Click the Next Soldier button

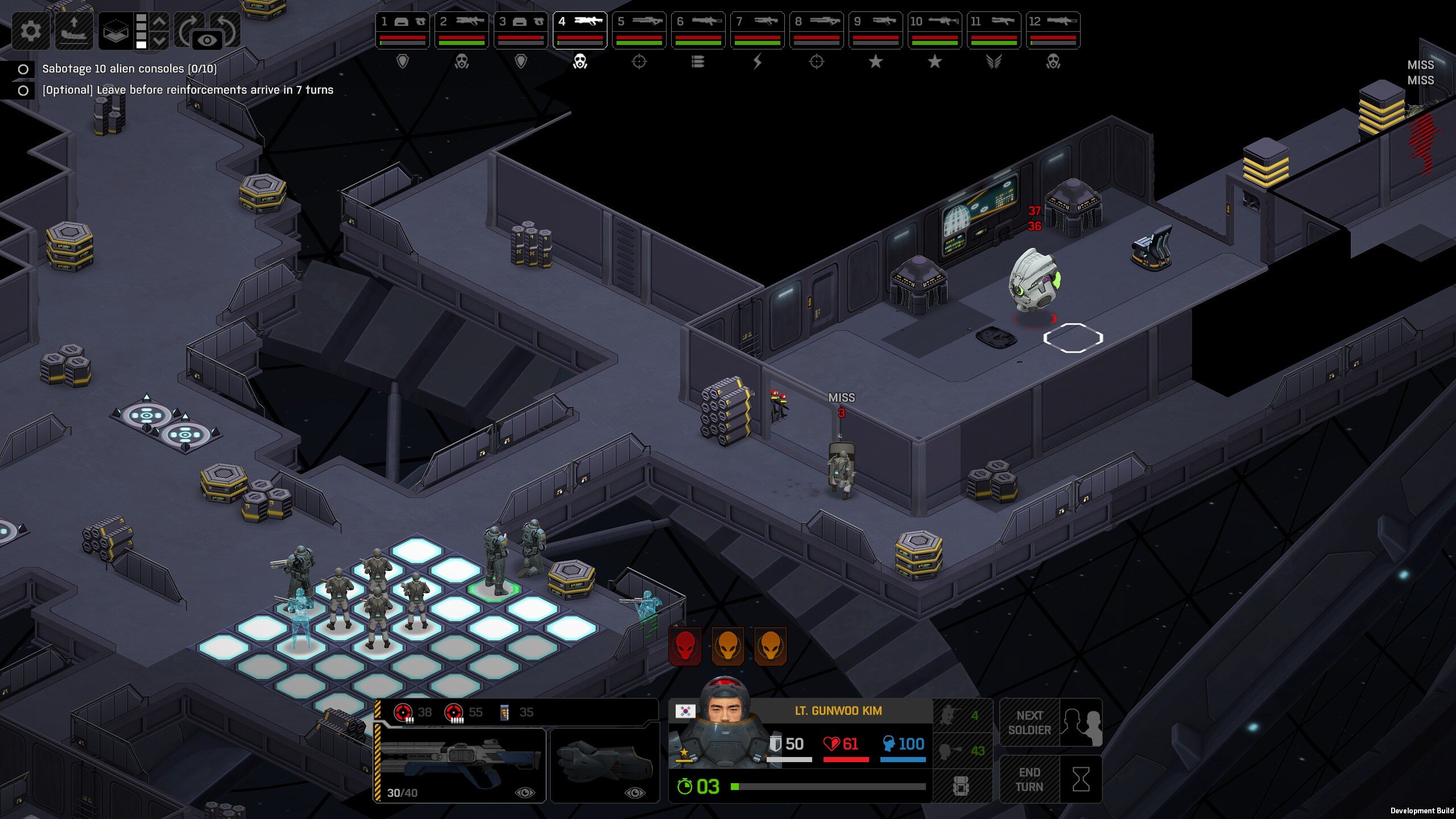click(x=1050, y=723)
